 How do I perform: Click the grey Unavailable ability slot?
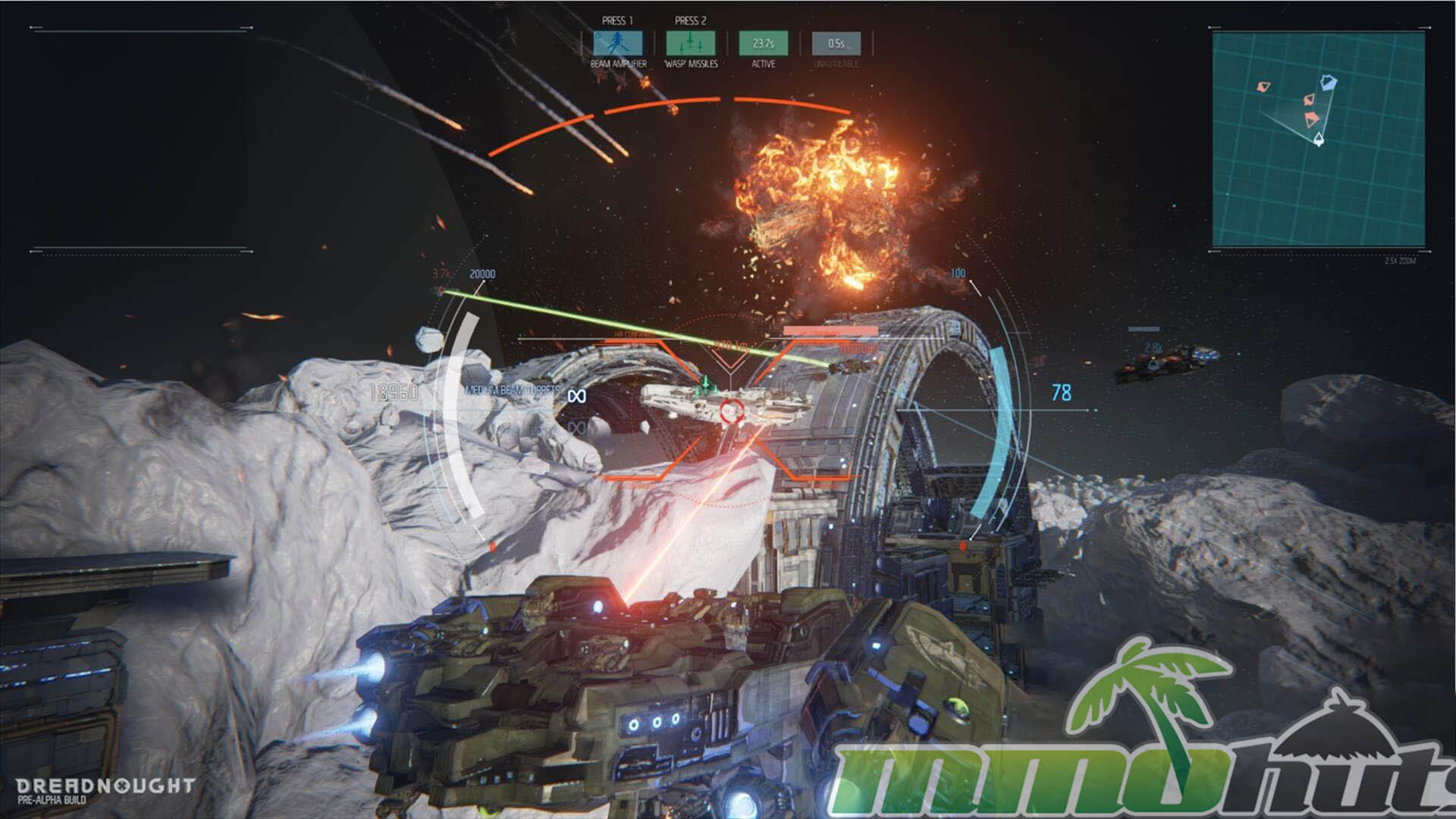coord(836,43)
